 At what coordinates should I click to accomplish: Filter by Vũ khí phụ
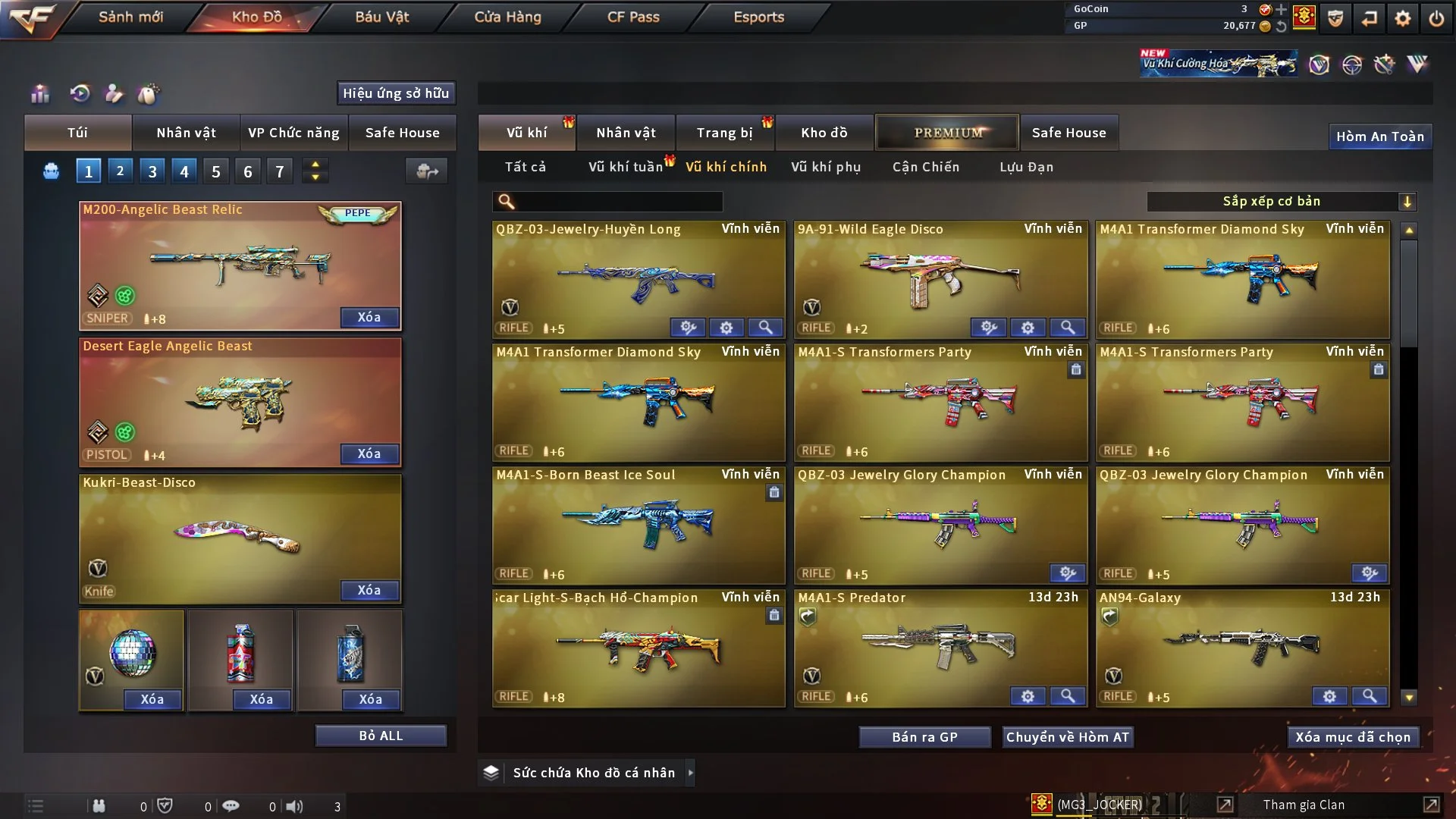click(x=826, y=167)
